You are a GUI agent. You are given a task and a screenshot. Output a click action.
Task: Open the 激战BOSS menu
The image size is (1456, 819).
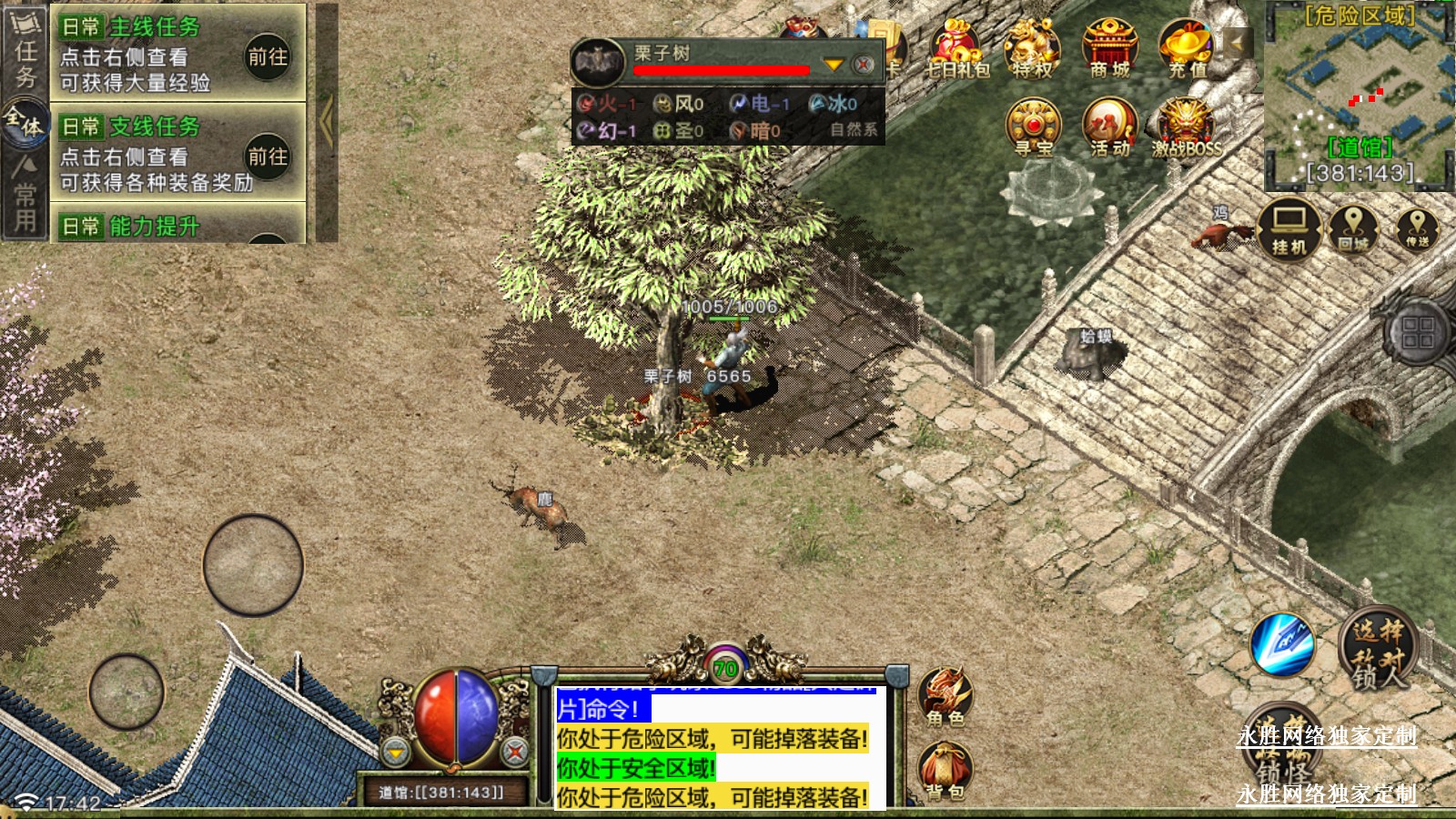[1186, 128]
